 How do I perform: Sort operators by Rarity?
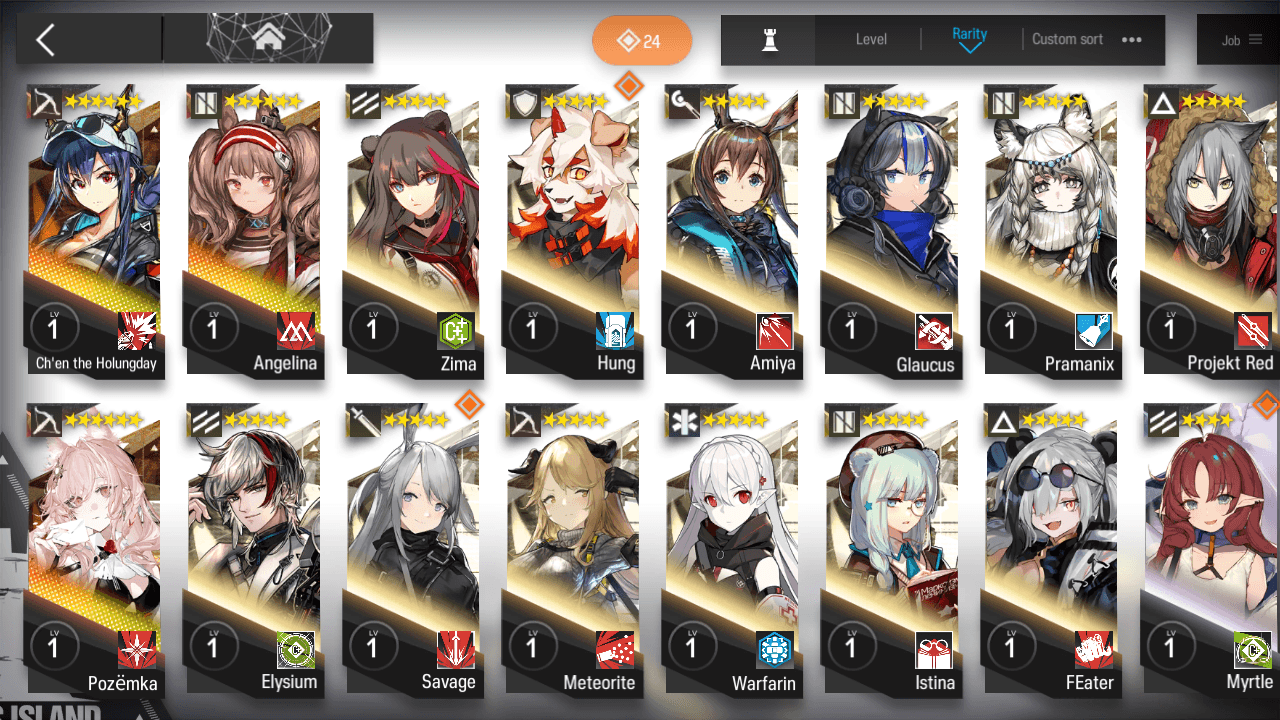(969, 39)
